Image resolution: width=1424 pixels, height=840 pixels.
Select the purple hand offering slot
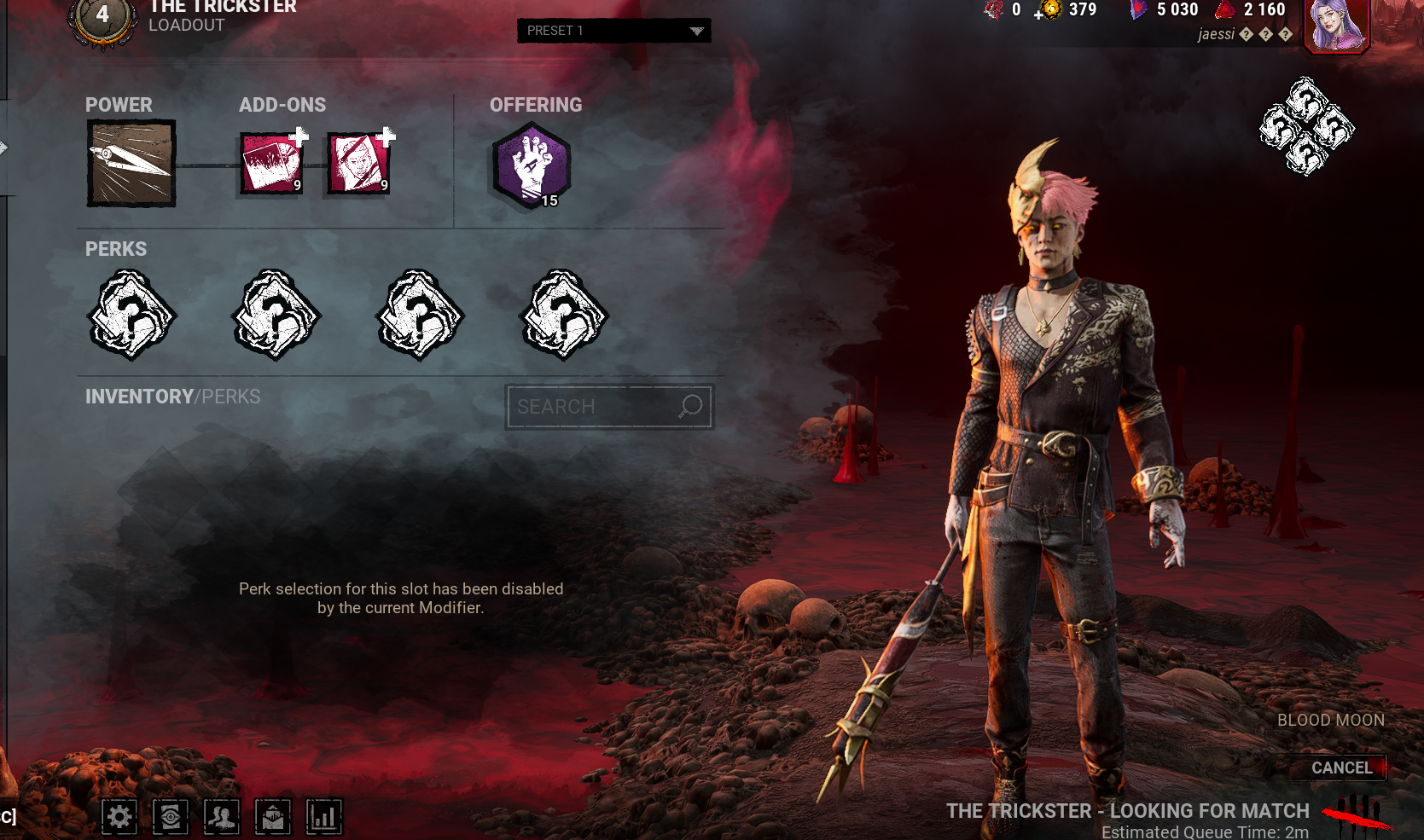(x=532, y=165)
